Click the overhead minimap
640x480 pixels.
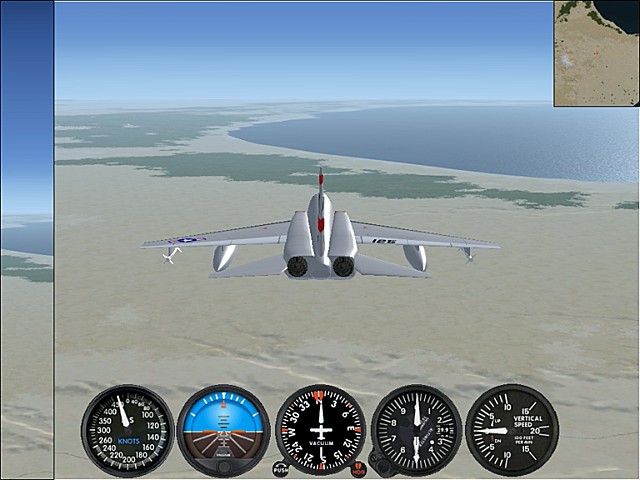(x=596, y=53)
